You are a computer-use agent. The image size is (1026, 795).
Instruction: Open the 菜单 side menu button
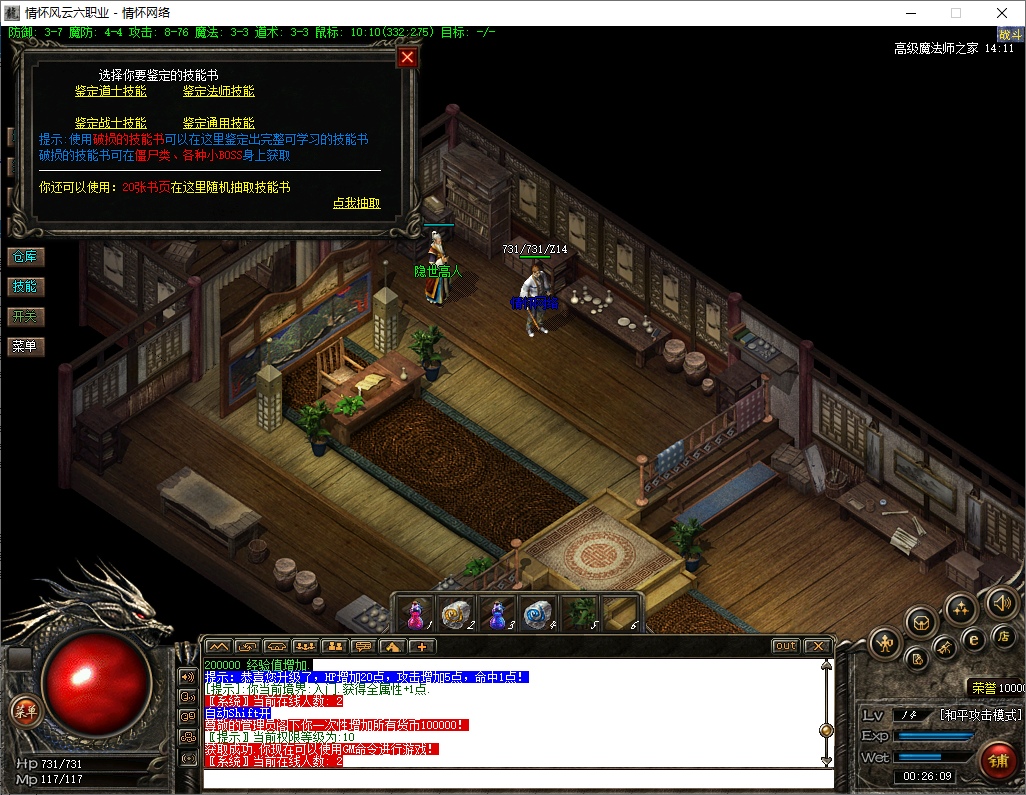(25, 347)
